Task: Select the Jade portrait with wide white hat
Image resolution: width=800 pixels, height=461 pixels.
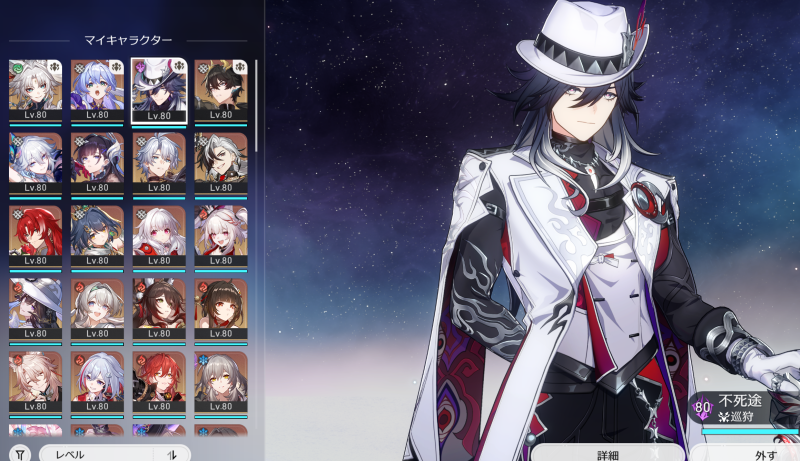Action: point(35,307)
